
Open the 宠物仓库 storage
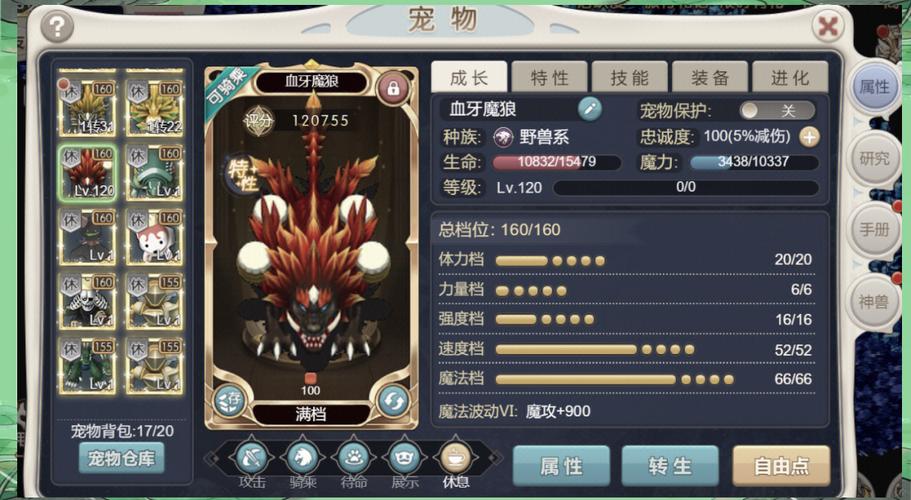[121, 458]
